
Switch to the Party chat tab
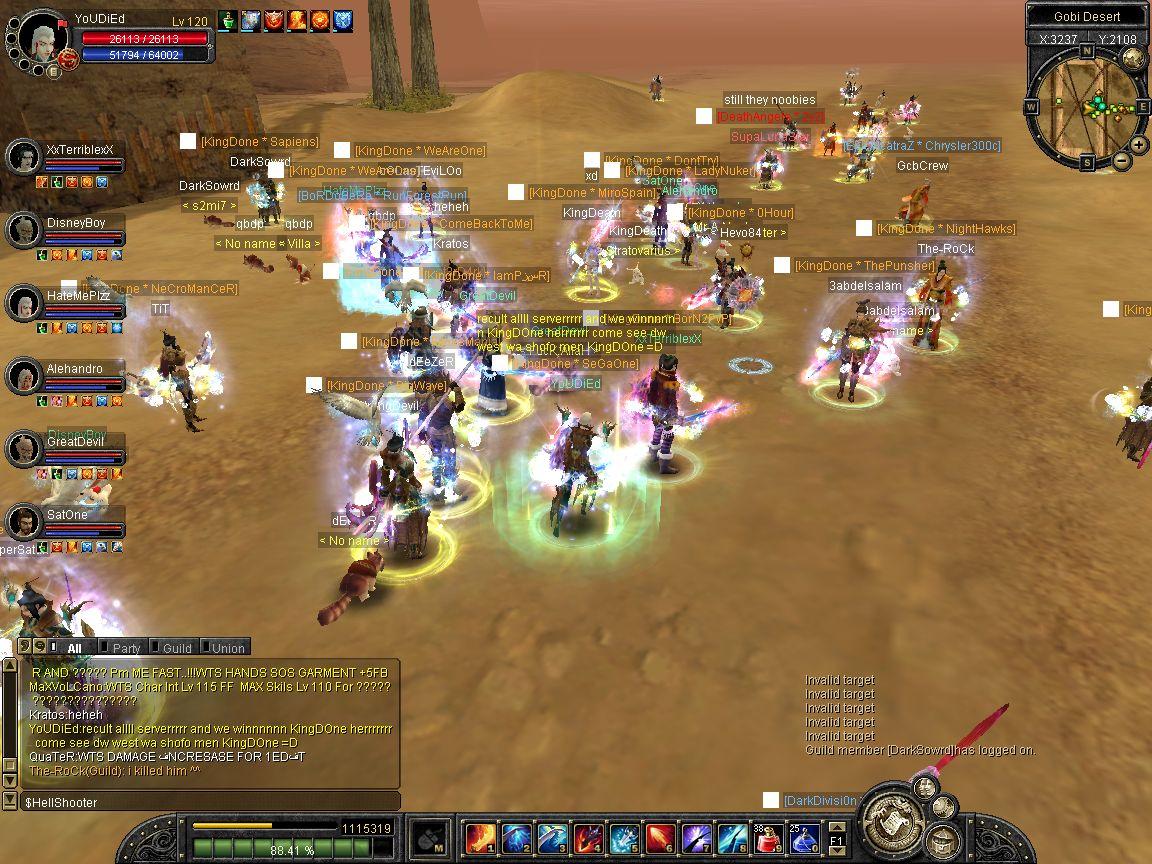click(x=122, y=648)
